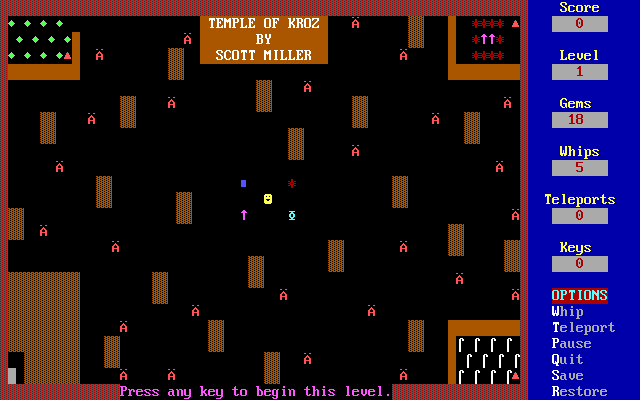Screen dimensions: 640x400
Task: Click the Pause option
Action: [571, 344]
